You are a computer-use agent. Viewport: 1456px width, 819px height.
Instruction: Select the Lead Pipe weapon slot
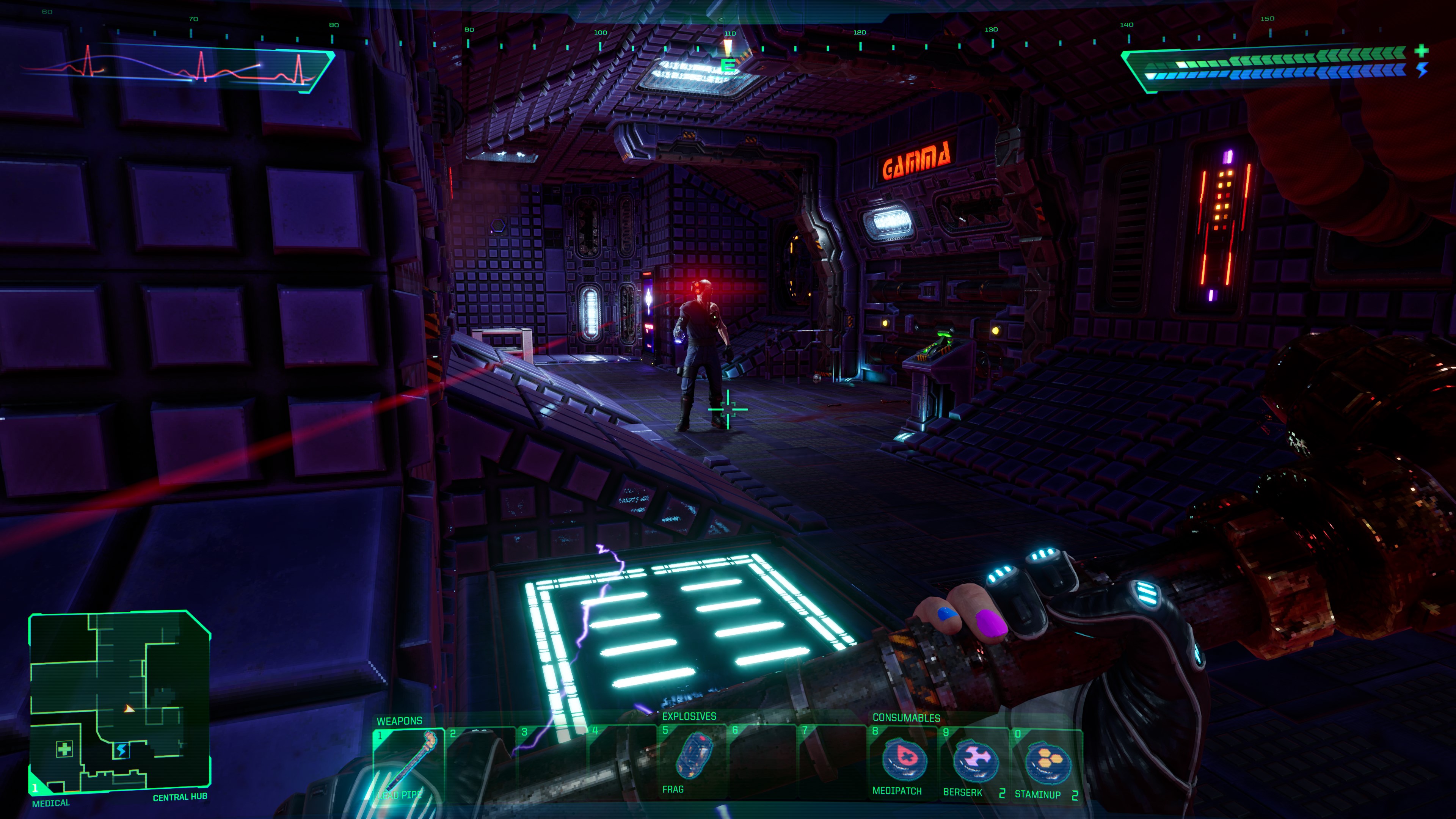tap(409, 764)
